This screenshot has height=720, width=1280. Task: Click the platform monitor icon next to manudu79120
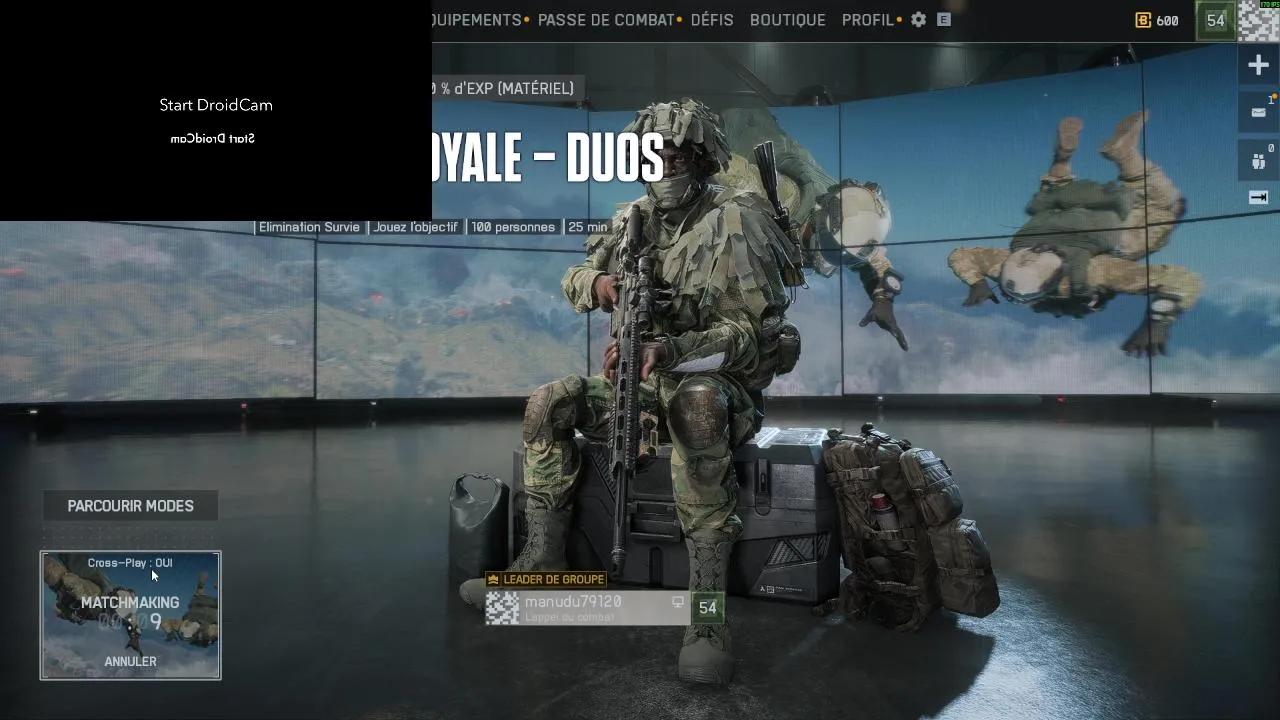(x=678, y=602)
